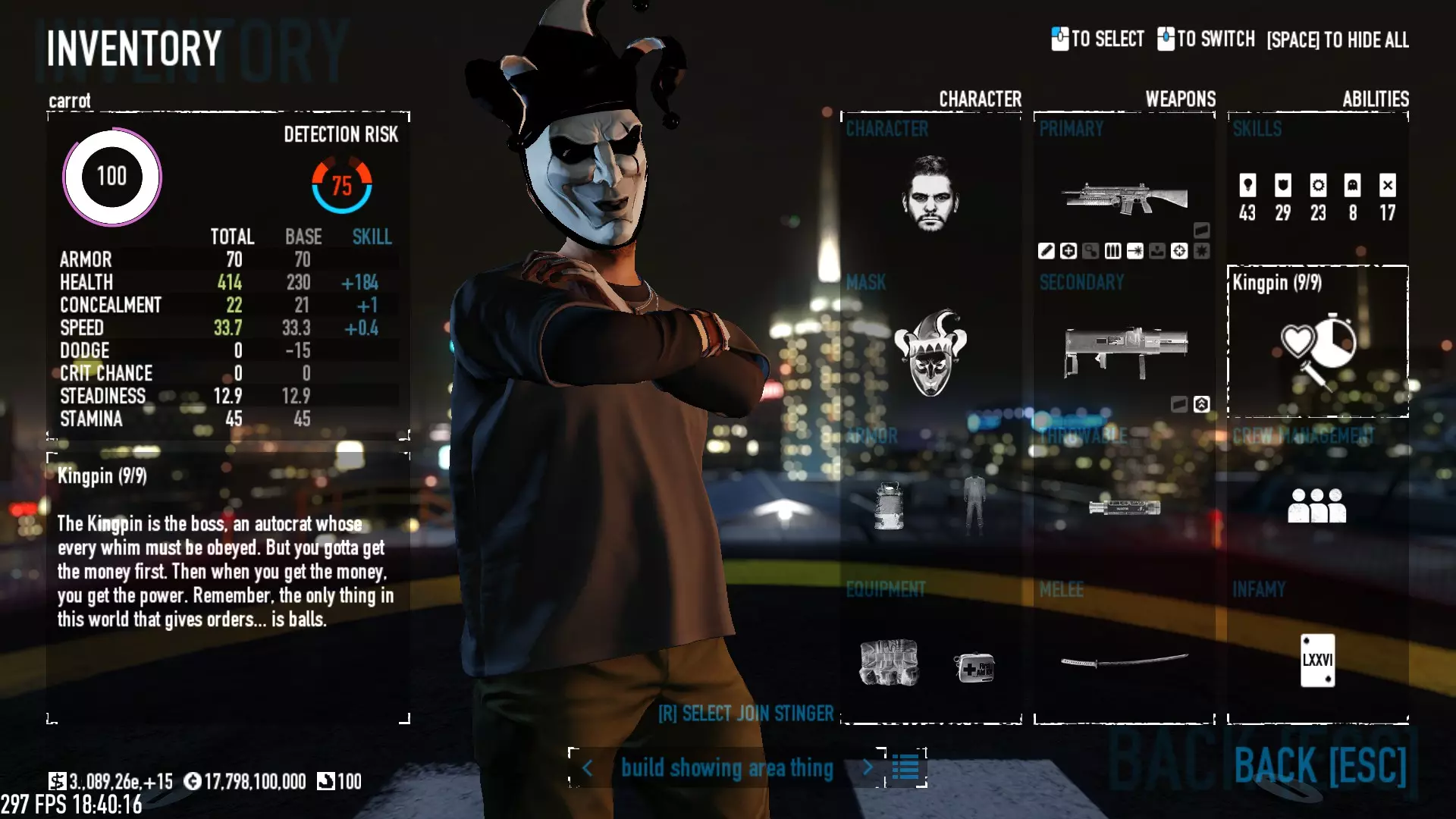This screenshot has height=819, width=1456.
Task: Open the jester mask slot
Action: 930,353
